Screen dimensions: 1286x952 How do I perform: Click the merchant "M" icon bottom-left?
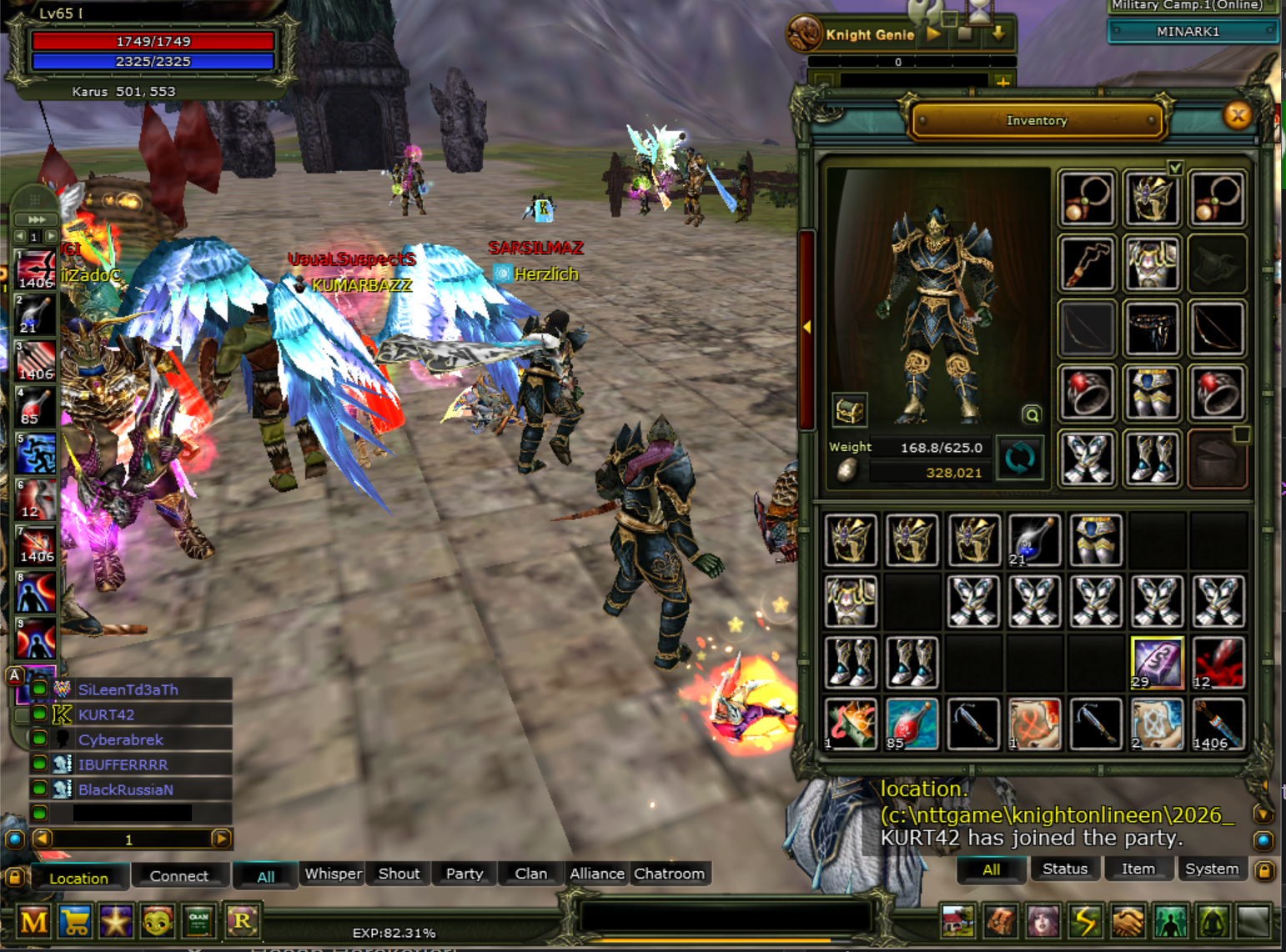(x=35, y=922)
